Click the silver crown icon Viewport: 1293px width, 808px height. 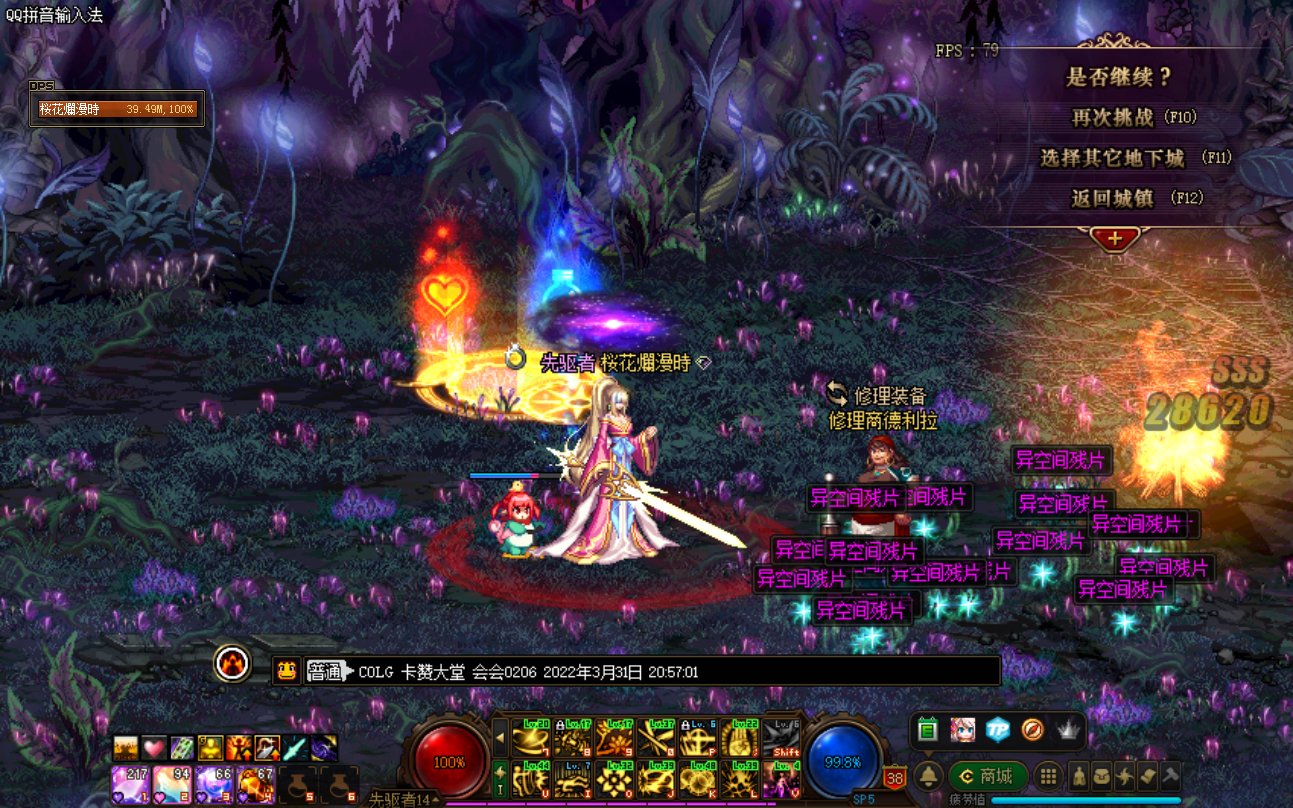click(1068, 730)
